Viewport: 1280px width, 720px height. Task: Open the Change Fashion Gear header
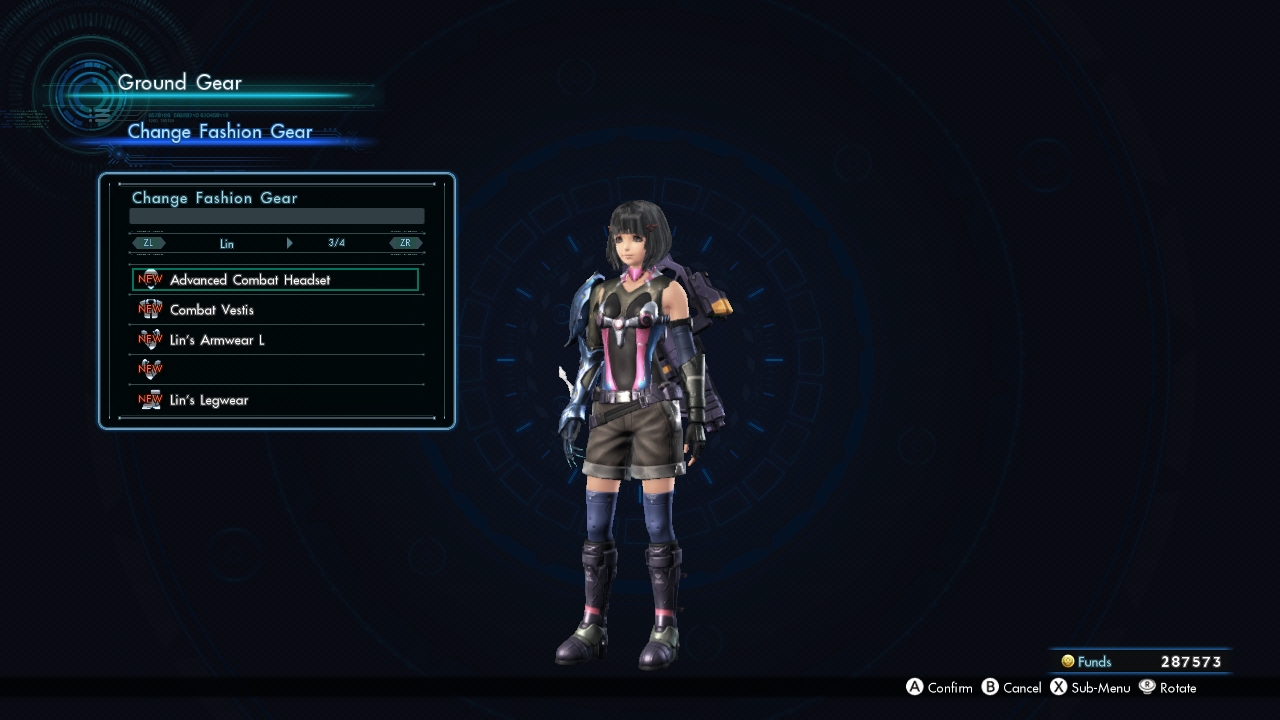[x=220, y=132]
